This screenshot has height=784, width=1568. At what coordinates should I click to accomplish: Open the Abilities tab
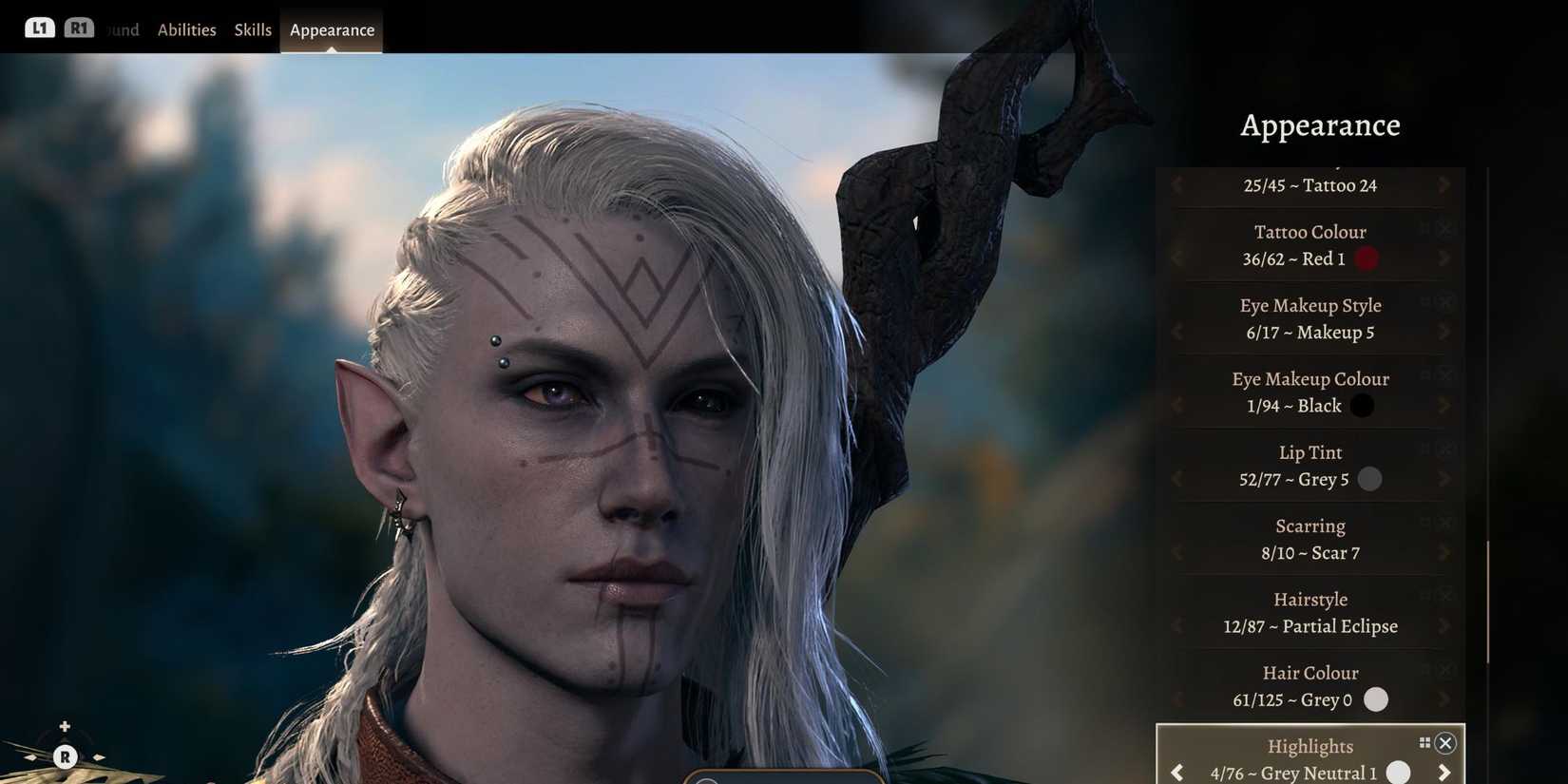coord(186,29)
